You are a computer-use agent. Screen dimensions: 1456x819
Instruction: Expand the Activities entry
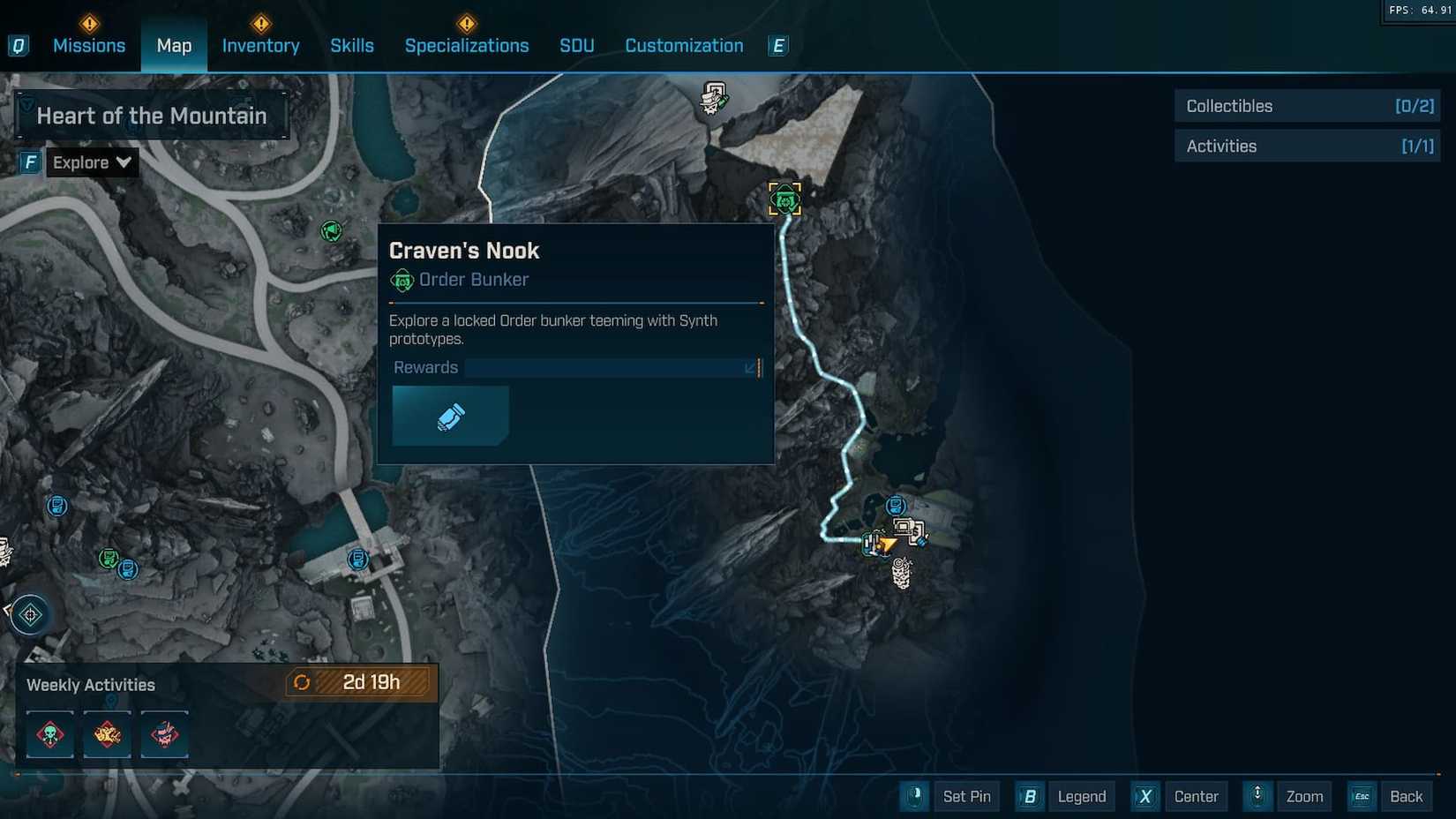[x=1306, y=146]
